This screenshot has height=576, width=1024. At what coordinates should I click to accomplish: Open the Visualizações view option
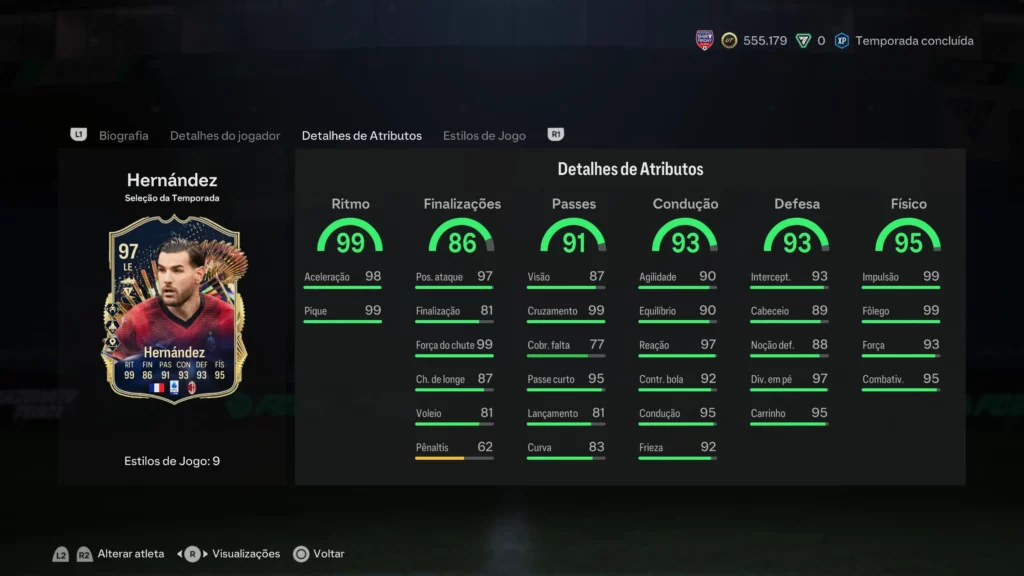(246, 553)
